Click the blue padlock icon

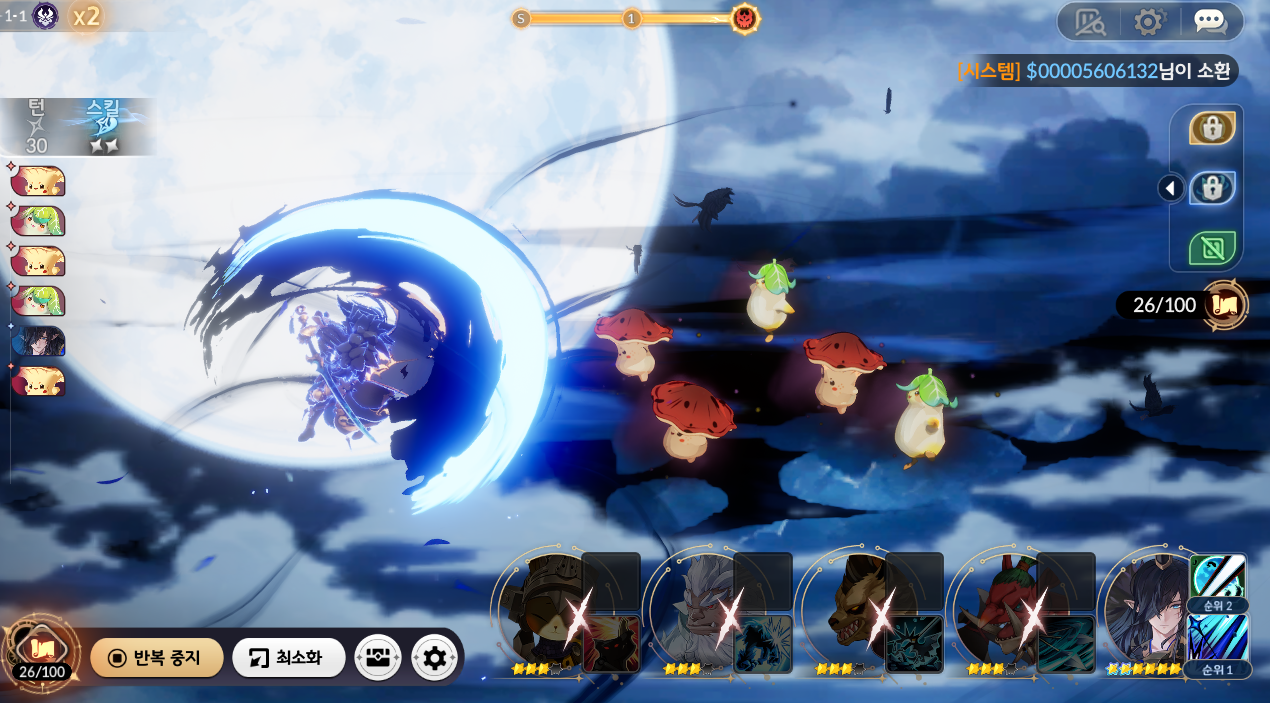click(x=1212, y=188)
